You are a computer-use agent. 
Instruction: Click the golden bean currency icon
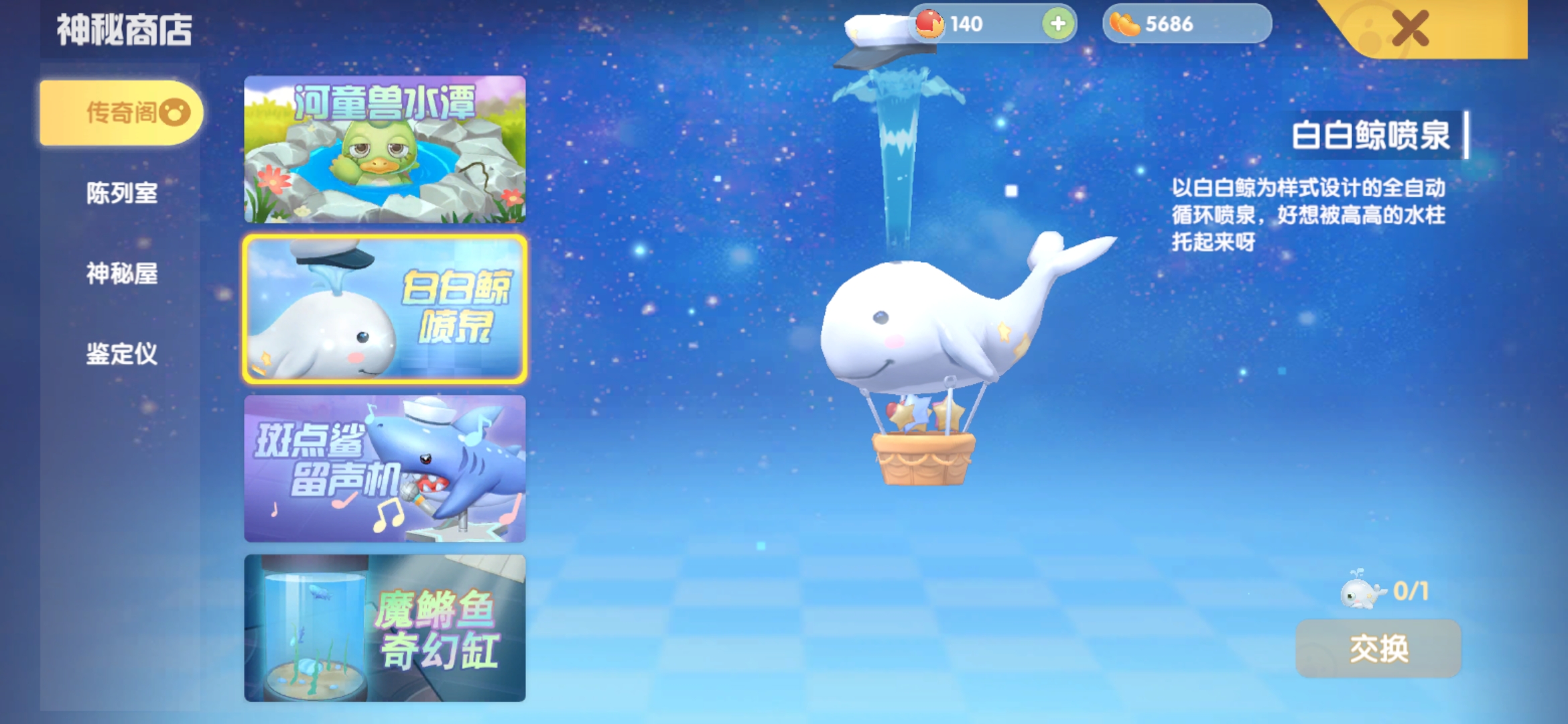[x=1123, y=24]
